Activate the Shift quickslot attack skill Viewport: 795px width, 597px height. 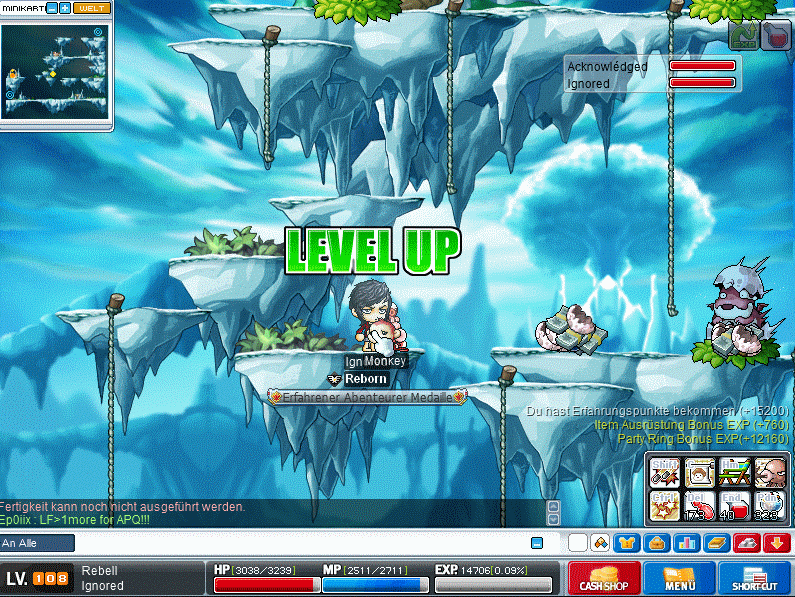click(665, 471)
